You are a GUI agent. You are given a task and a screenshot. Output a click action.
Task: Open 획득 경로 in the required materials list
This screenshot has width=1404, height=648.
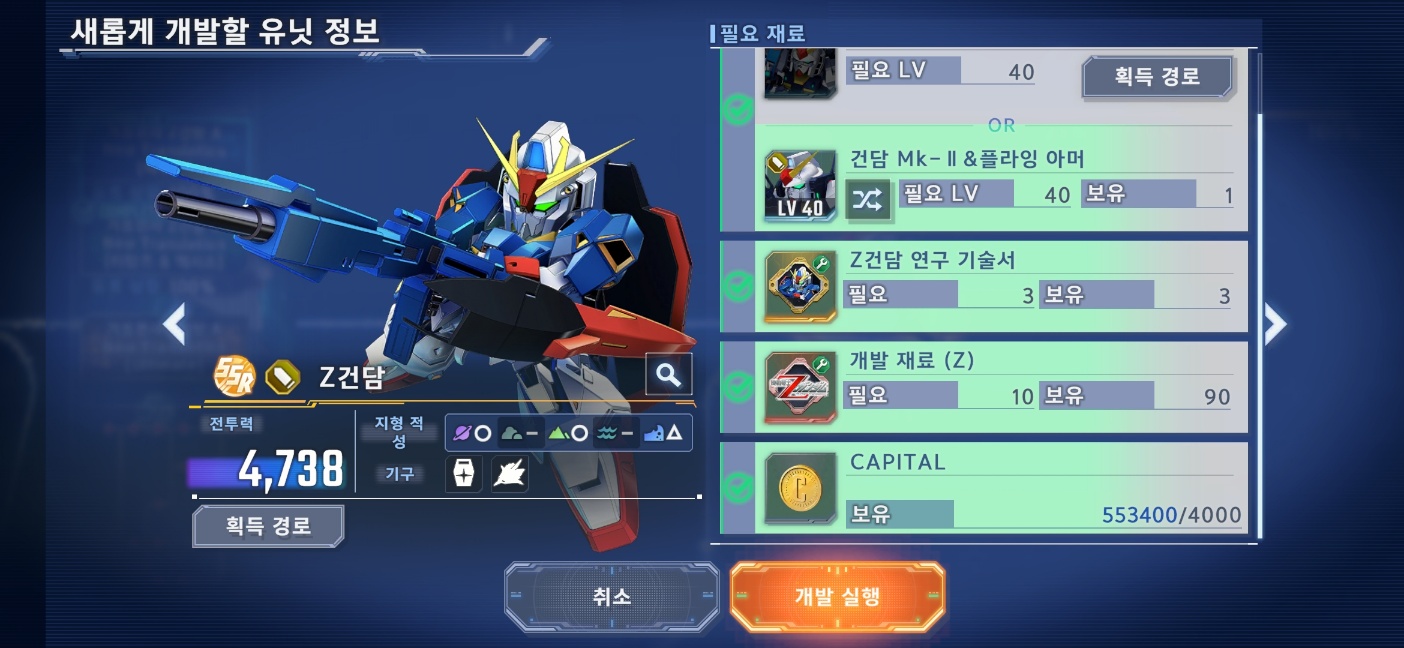pyautogui.click(x=1157, y=76)
